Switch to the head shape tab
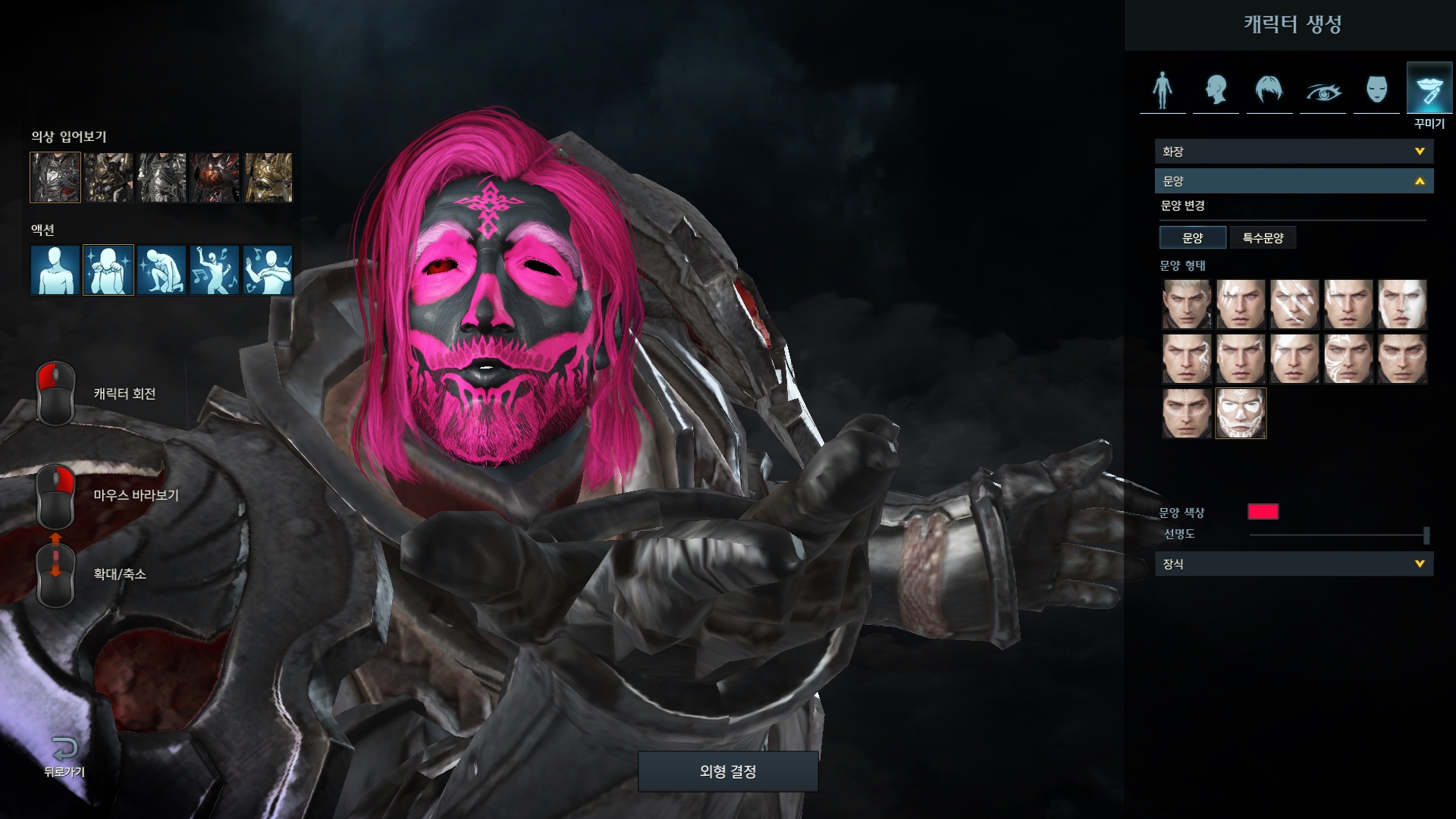The width and height of the screenshot is (1456, 819). coord(1216,90)
